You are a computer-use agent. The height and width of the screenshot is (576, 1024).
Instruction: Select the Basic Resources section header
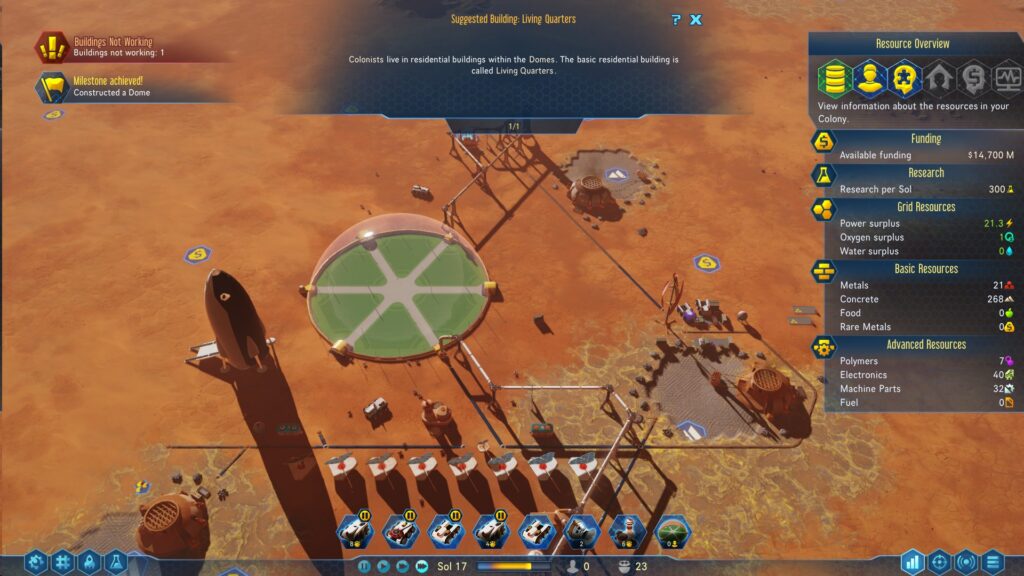pyautogui.click(x=925, y=268)
